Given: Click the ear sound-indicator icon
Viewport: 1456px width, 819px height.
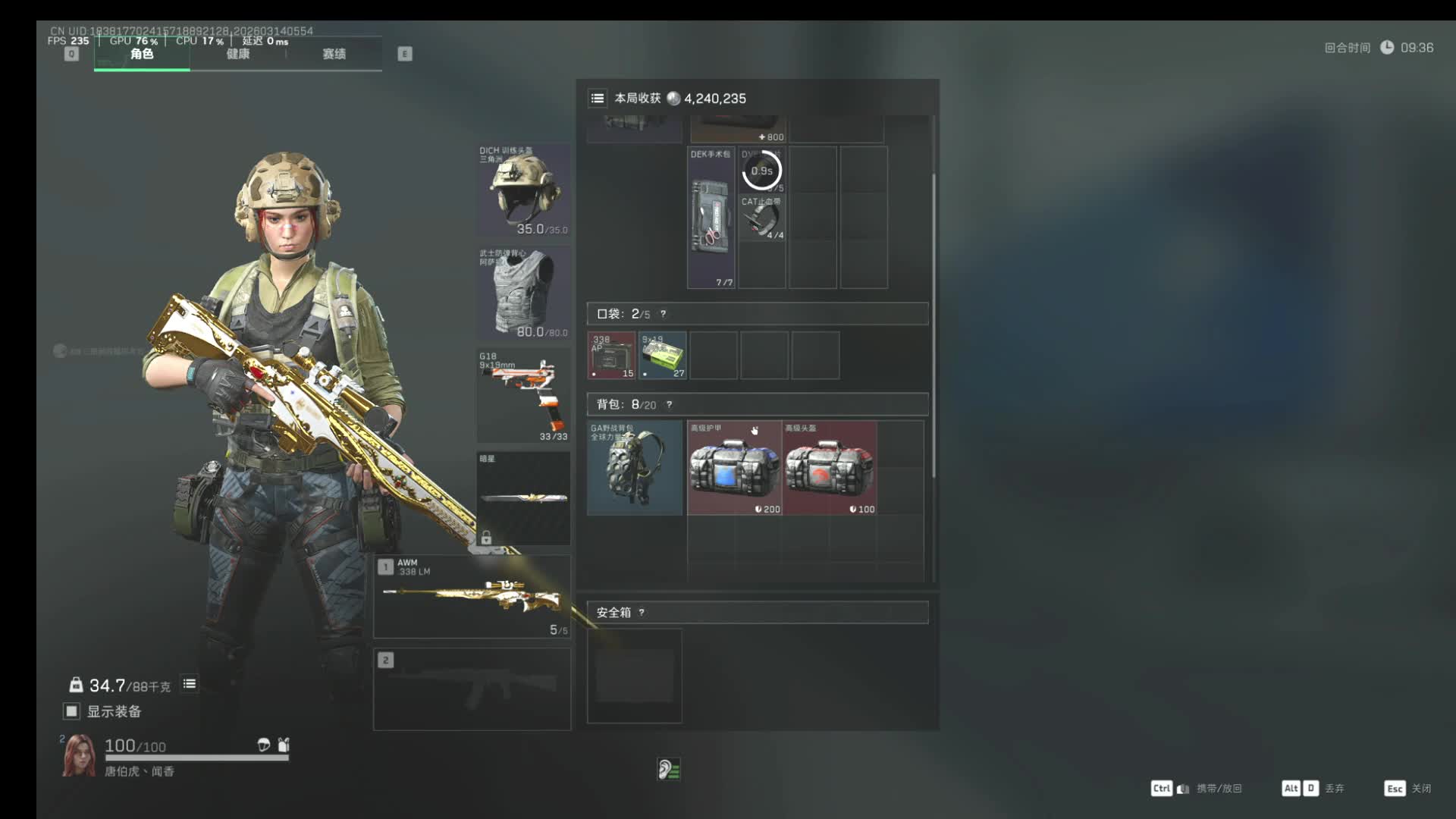Looking at the screenshot, I should tap(668, 770).
